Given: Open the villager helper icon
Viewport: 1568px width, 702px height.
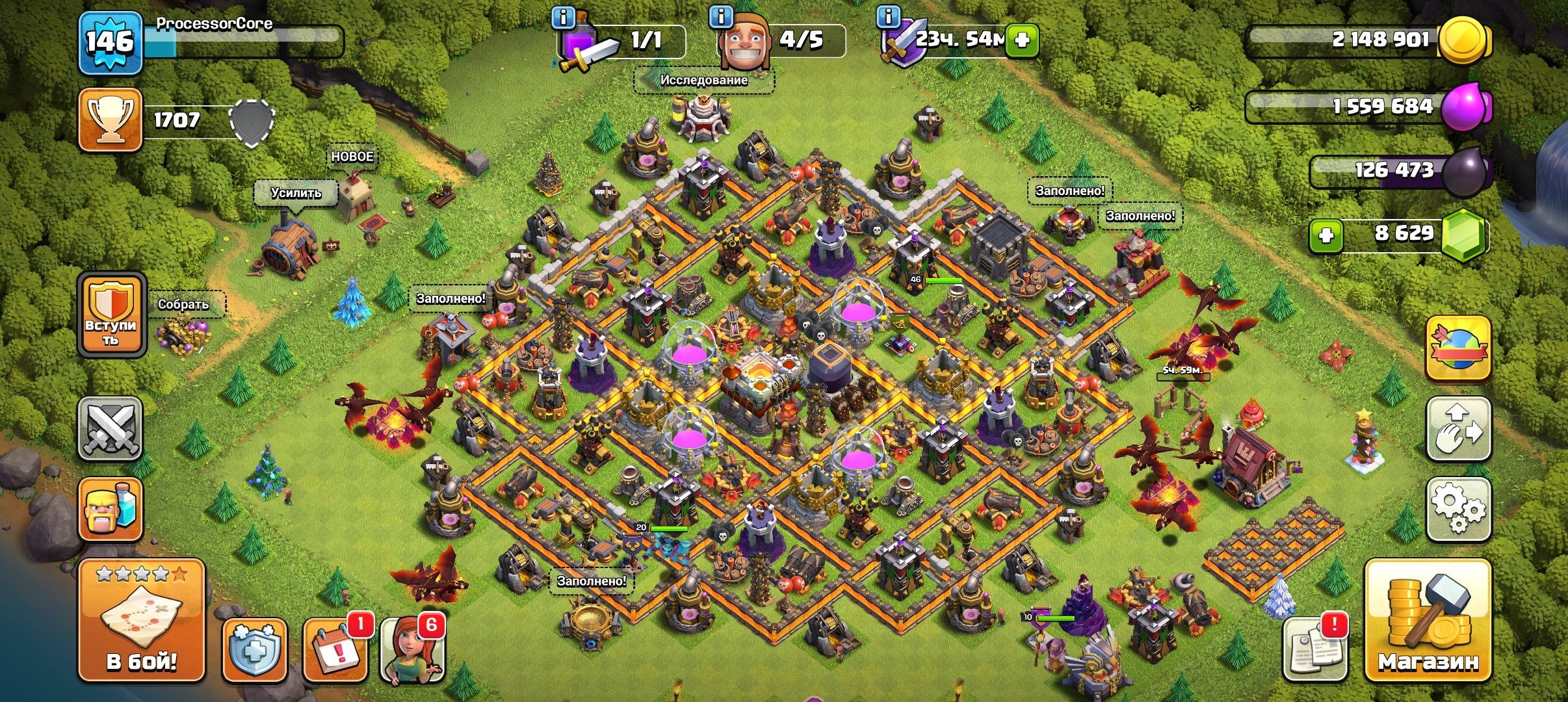Looking at the screenshot, I should [412, 649].
